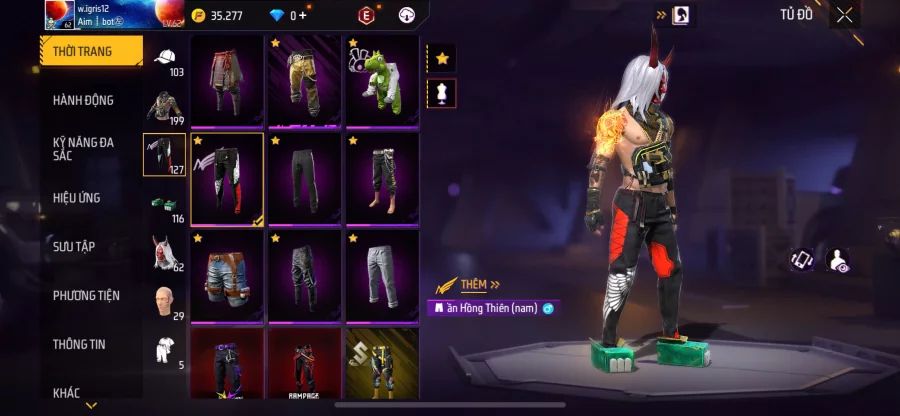Toggle the star favorites filter button

[442, 58]
